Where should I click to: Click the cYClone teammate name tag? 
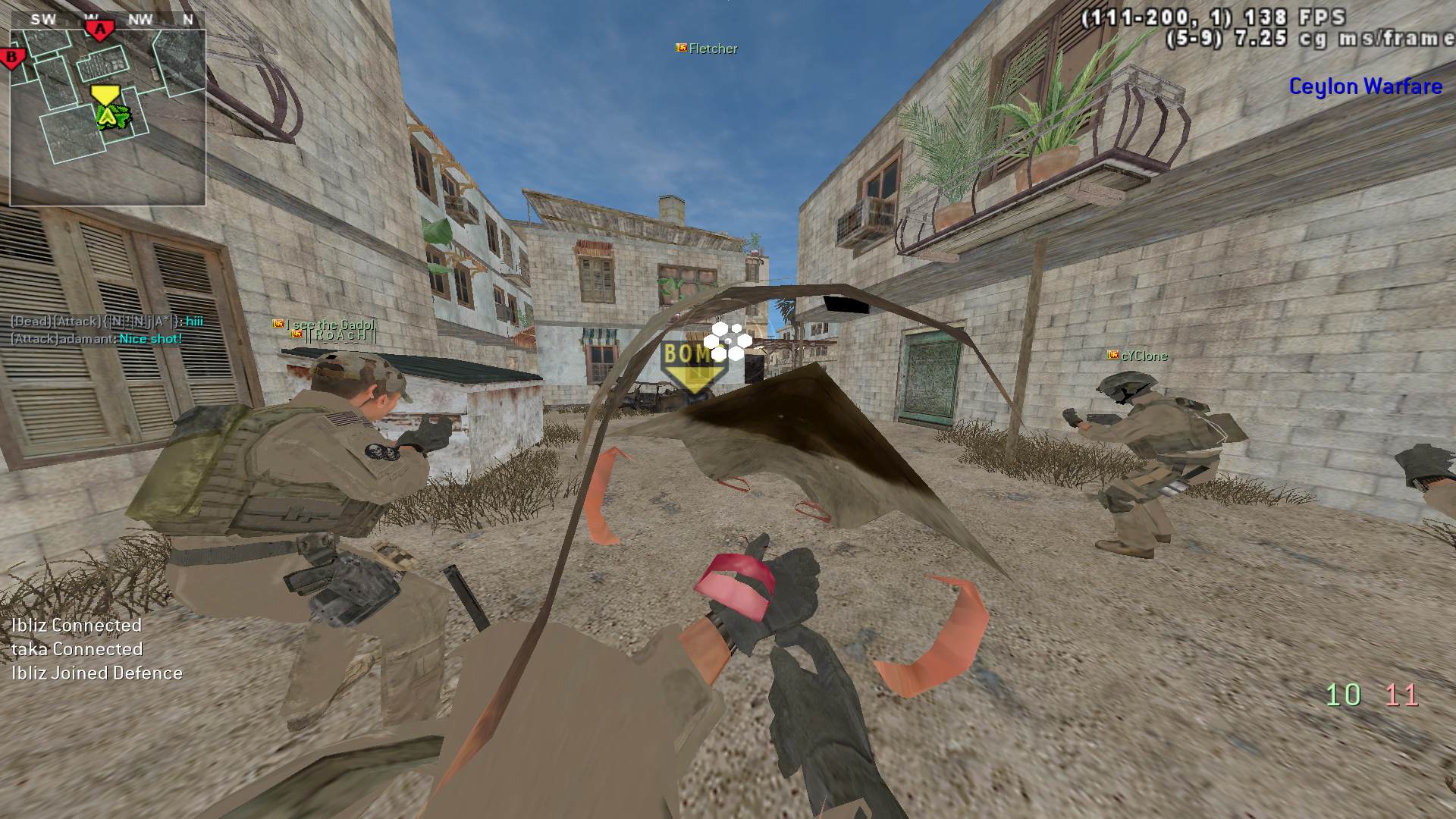[x=1137, y=356]
